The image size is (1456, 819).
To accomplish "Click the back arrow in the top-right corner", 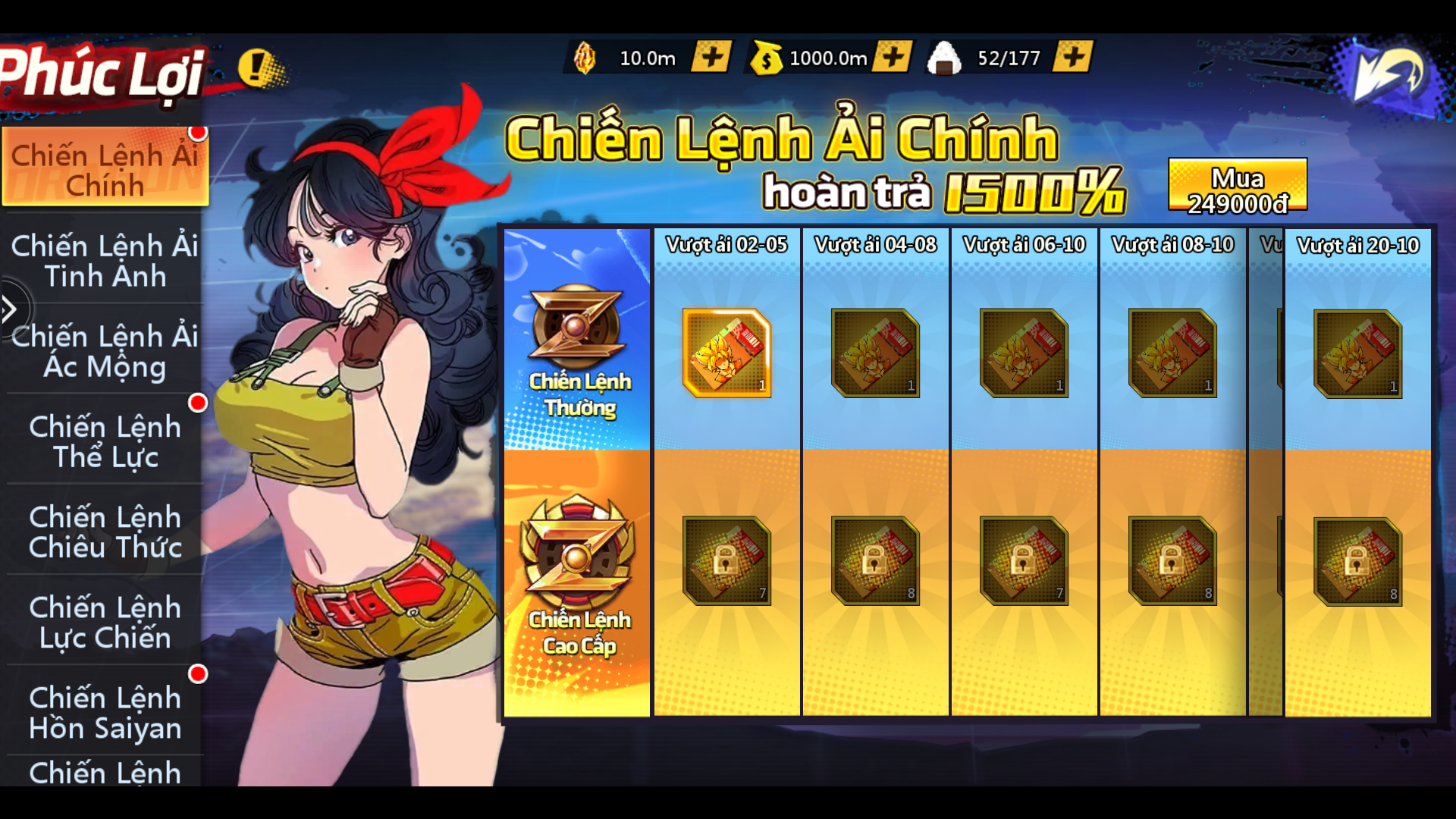I will (x=1389, y=74).
